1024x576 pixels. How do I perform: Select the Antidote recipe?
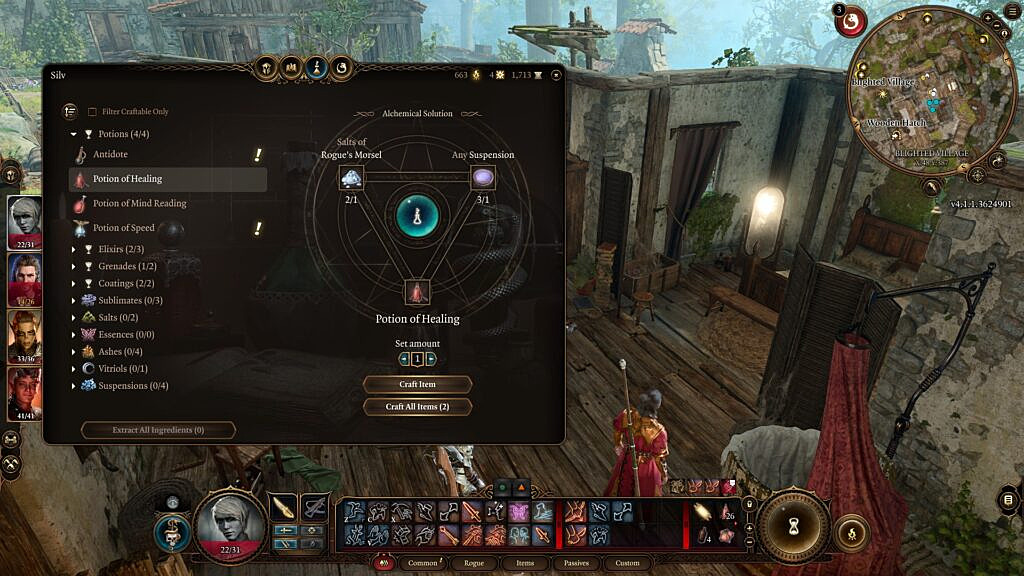coord(110,155)
